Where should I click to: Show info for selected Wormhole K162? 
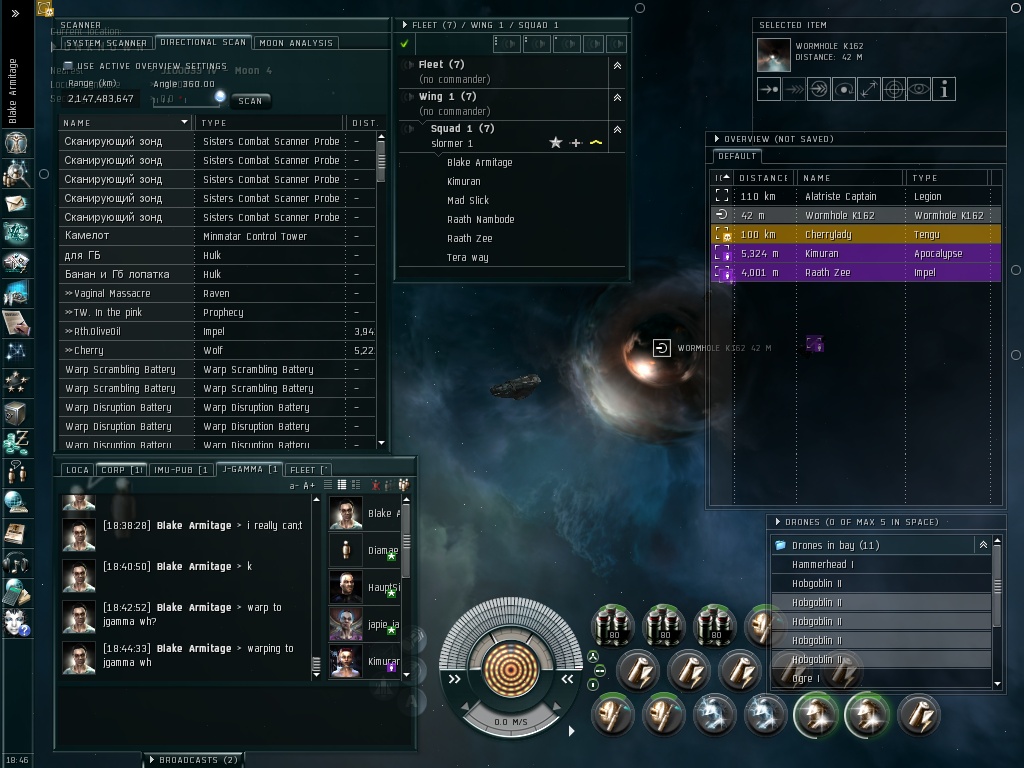coord(944,89)
